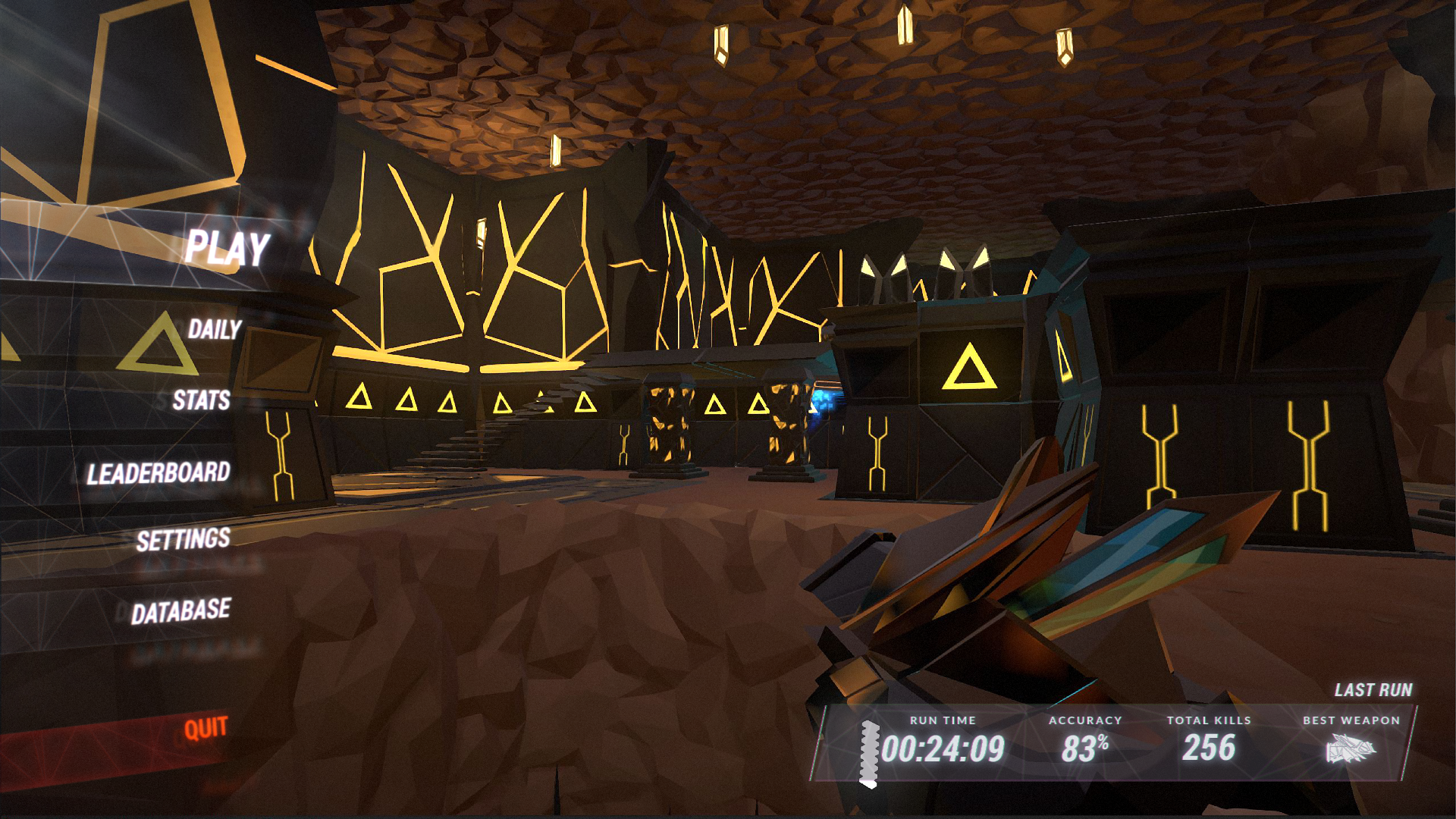The height and width of the screenshot is (819, 1456).
Task: Show the LEADERBOARD
Action: pos(158,473)
